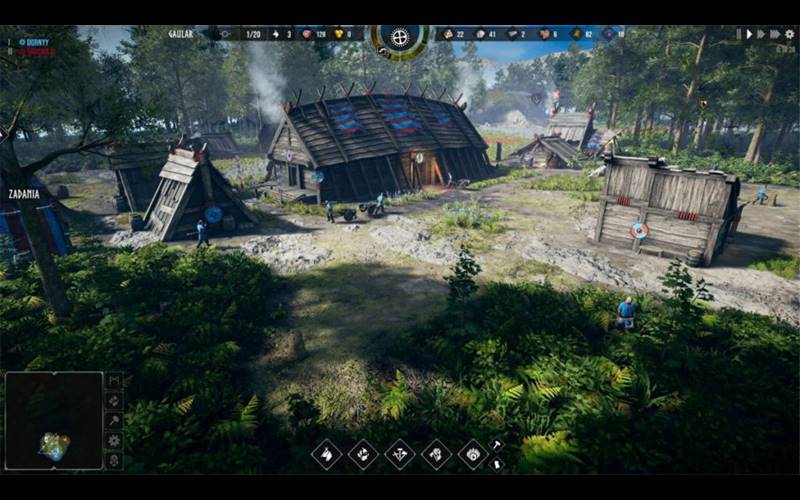This screenshot has height=500, width=800.
Task: Select the Gaular settlement name
Action: pyautogui.click(x=180, y=34)
